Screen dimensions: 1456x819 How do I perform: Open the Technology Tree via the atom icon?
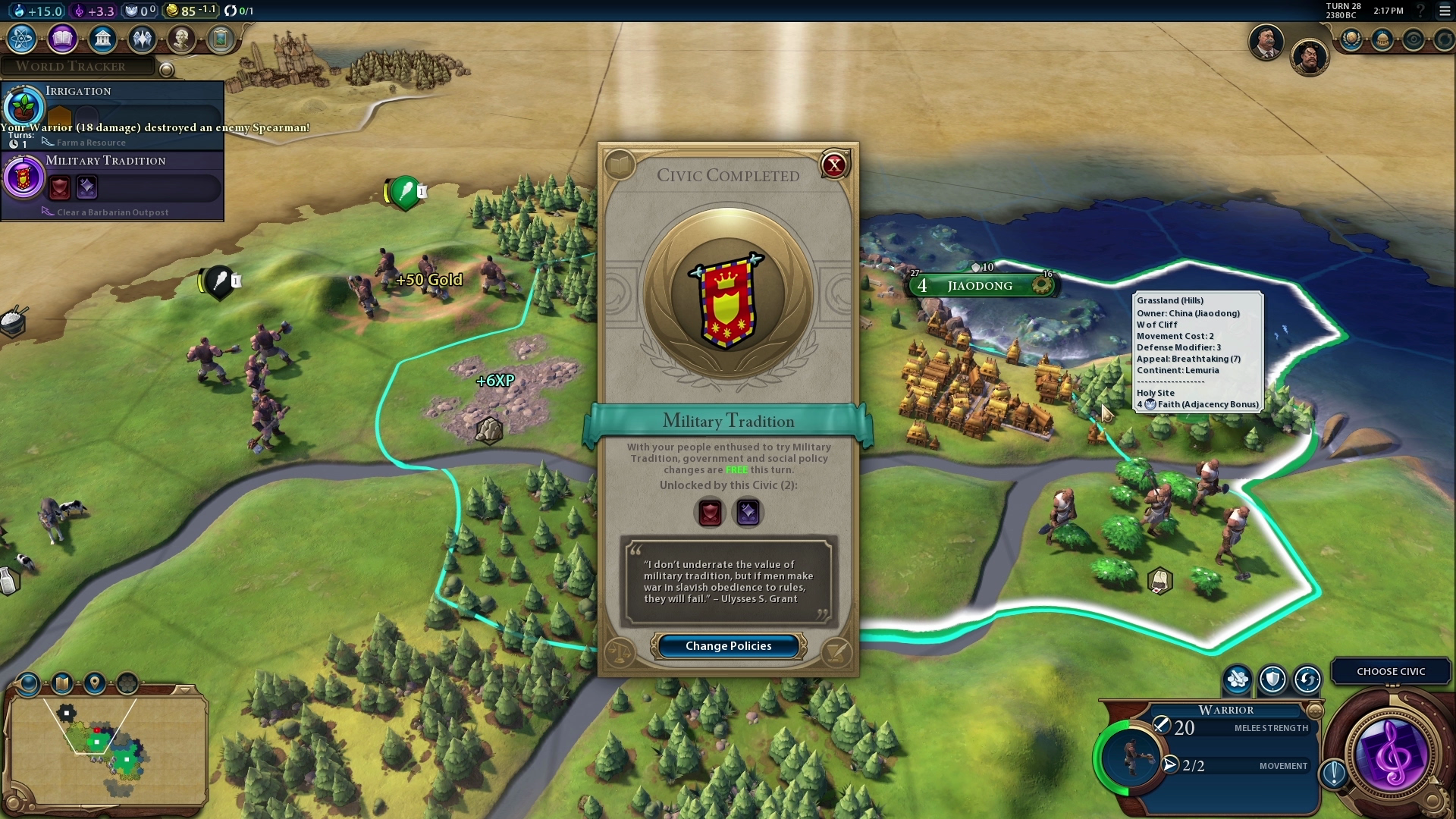(20, 39)
